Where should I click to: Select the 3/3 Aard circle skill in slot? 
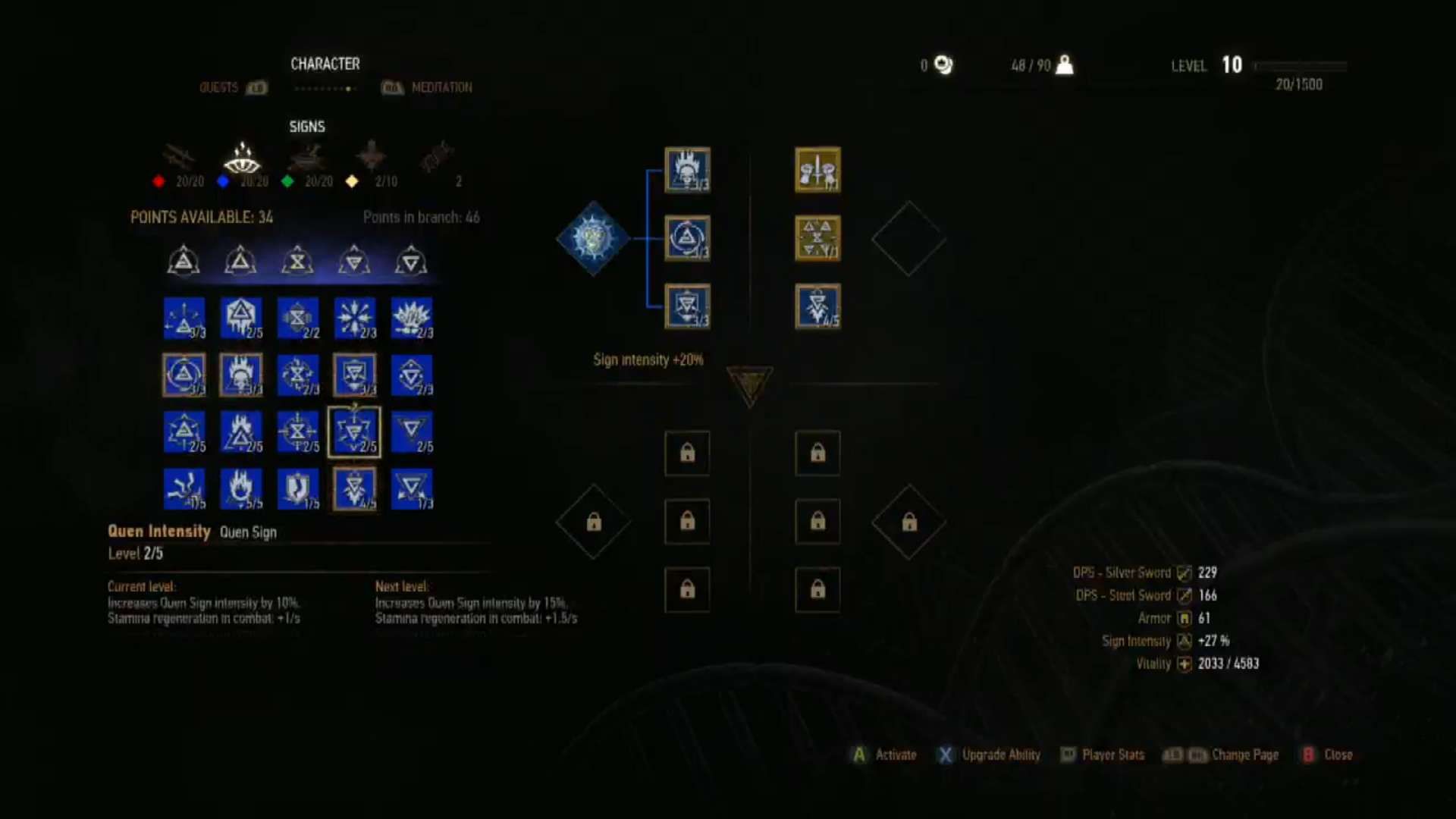(686, 239)
